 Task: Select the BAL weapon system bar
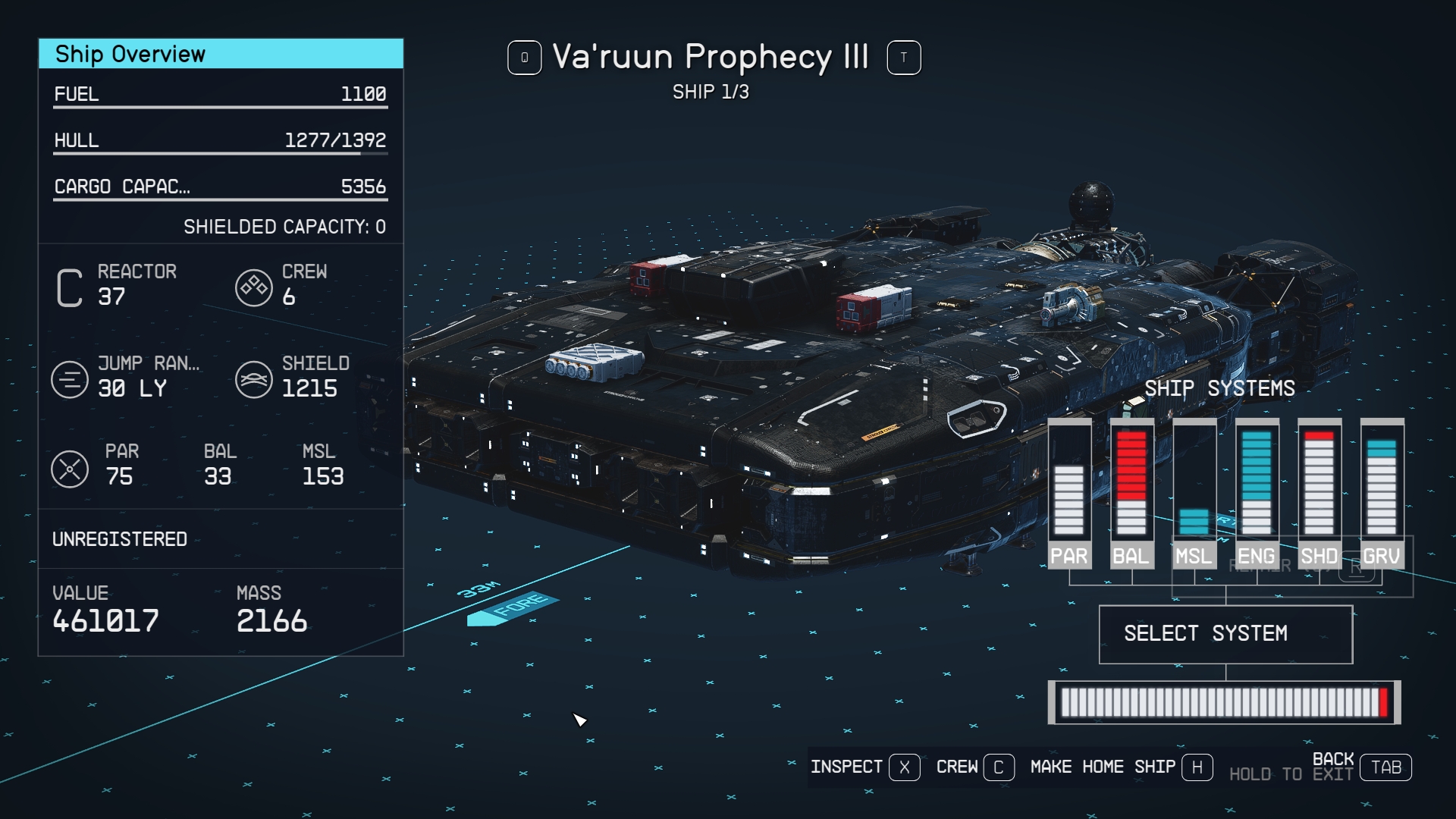(x=1131, y=493)
